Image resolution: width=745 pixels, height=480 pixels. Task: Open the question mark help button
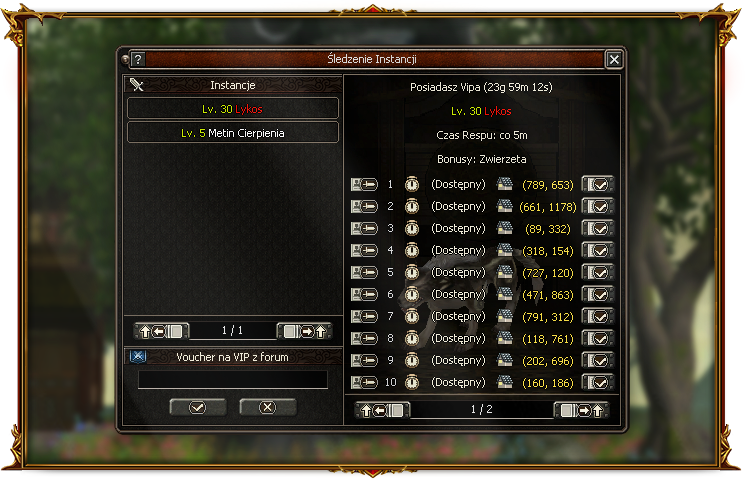tap(138, 59)
